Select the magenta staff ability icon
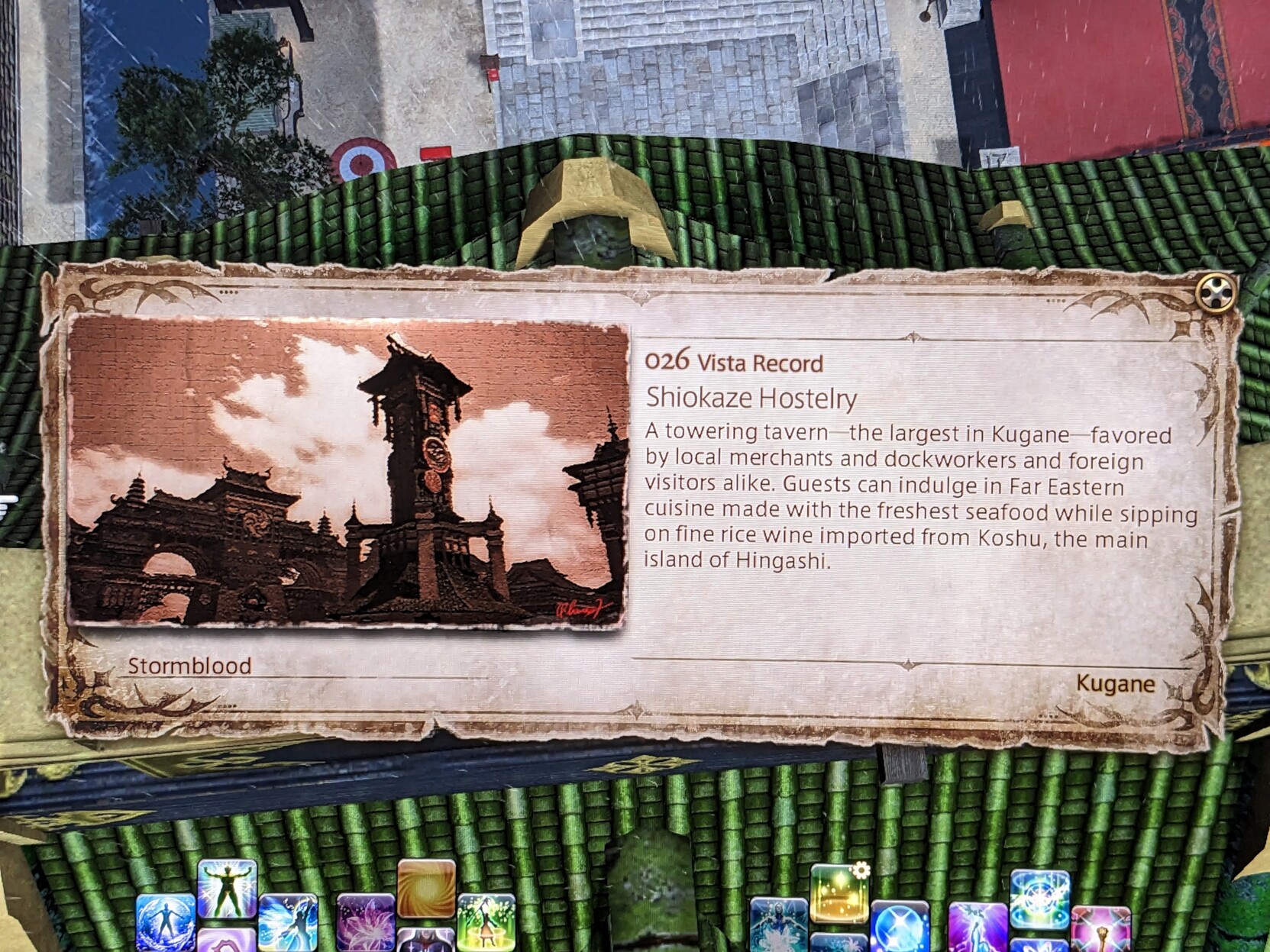Screen dimensions: 1270x952 (1100, 929)
